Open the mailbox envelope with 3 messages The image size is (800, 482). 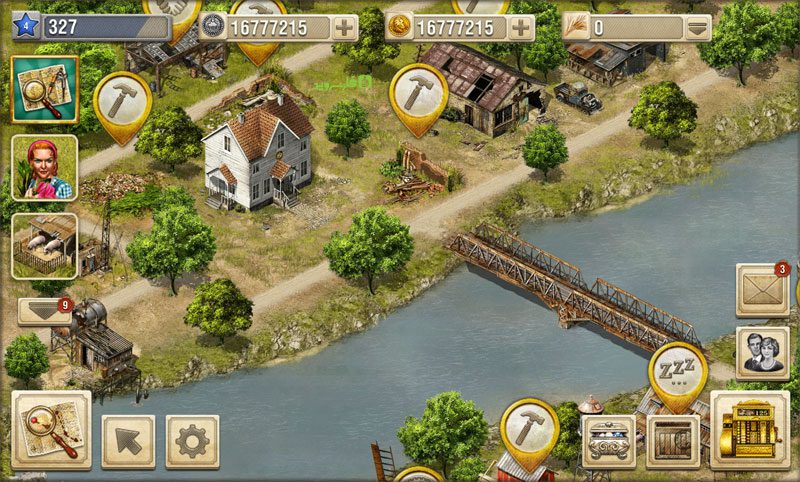coord(762,290)
